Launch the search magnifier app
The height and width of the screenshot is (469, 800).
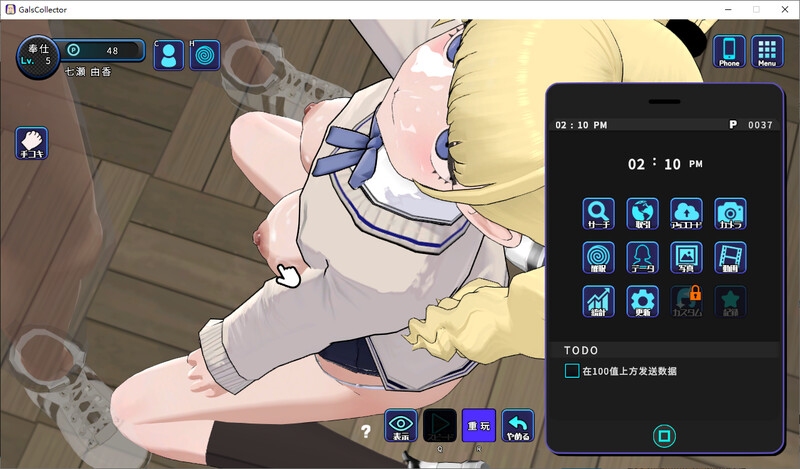click(x=599, y=214)
